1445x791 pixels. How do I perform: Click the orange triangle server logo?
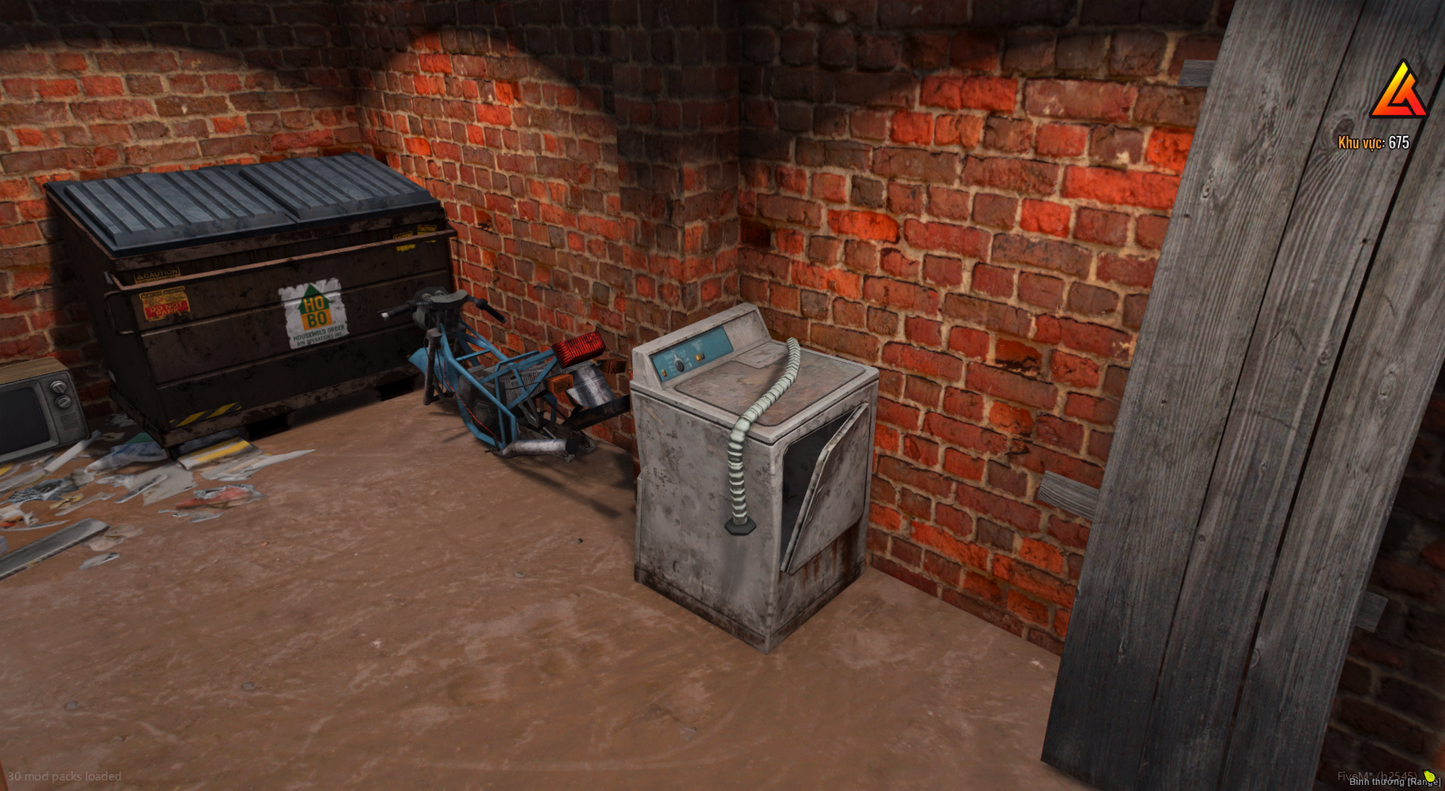point(1398,92)
